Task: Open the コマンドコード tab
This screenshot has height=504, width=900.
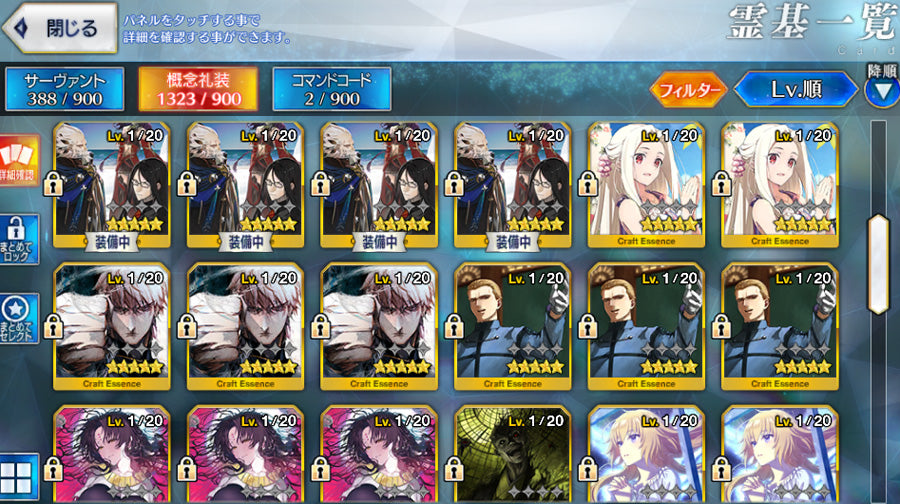Action: point(331,89)
